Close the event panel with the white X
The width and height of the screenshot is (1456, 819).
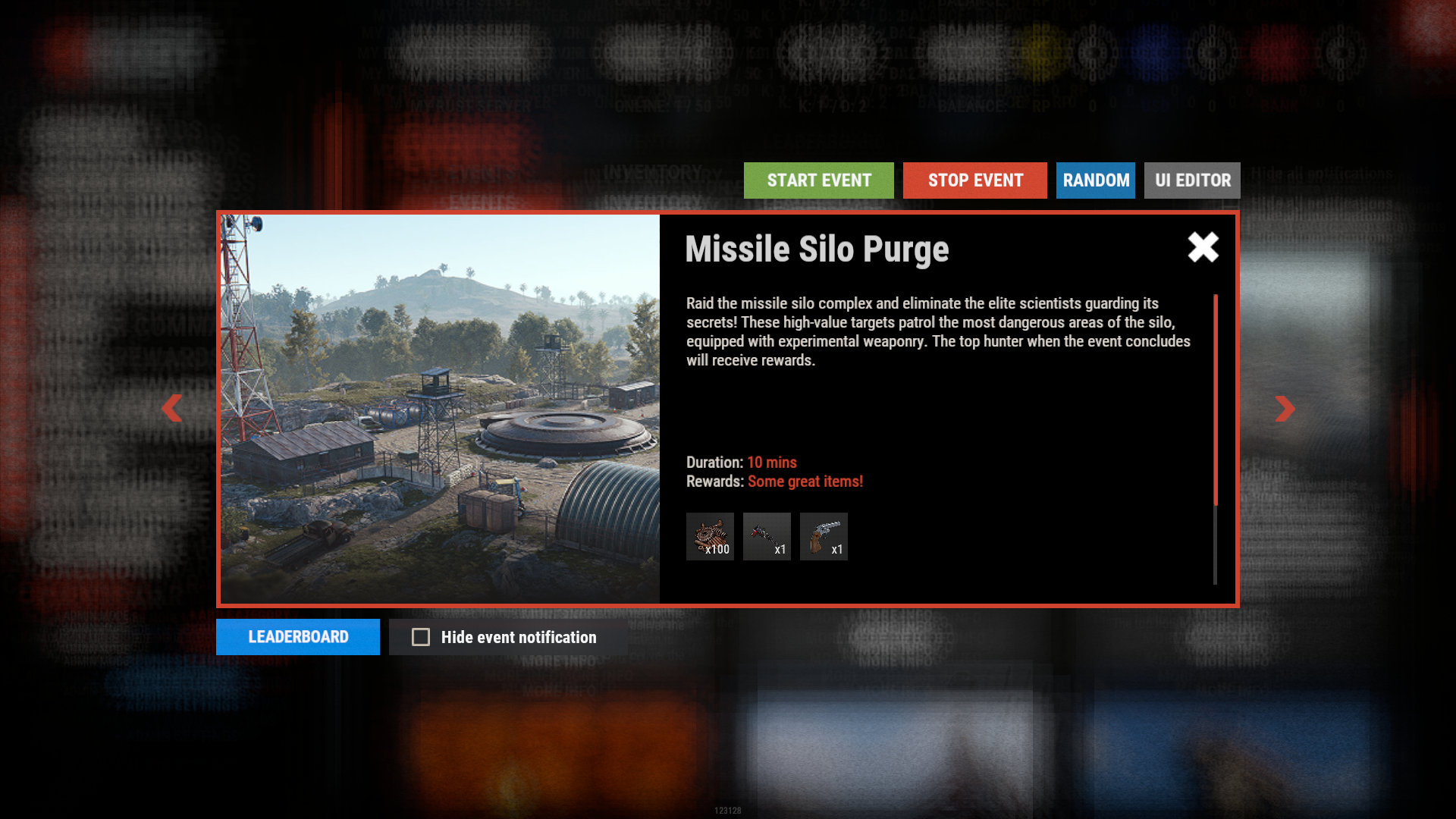click(x=1203, y=247)
